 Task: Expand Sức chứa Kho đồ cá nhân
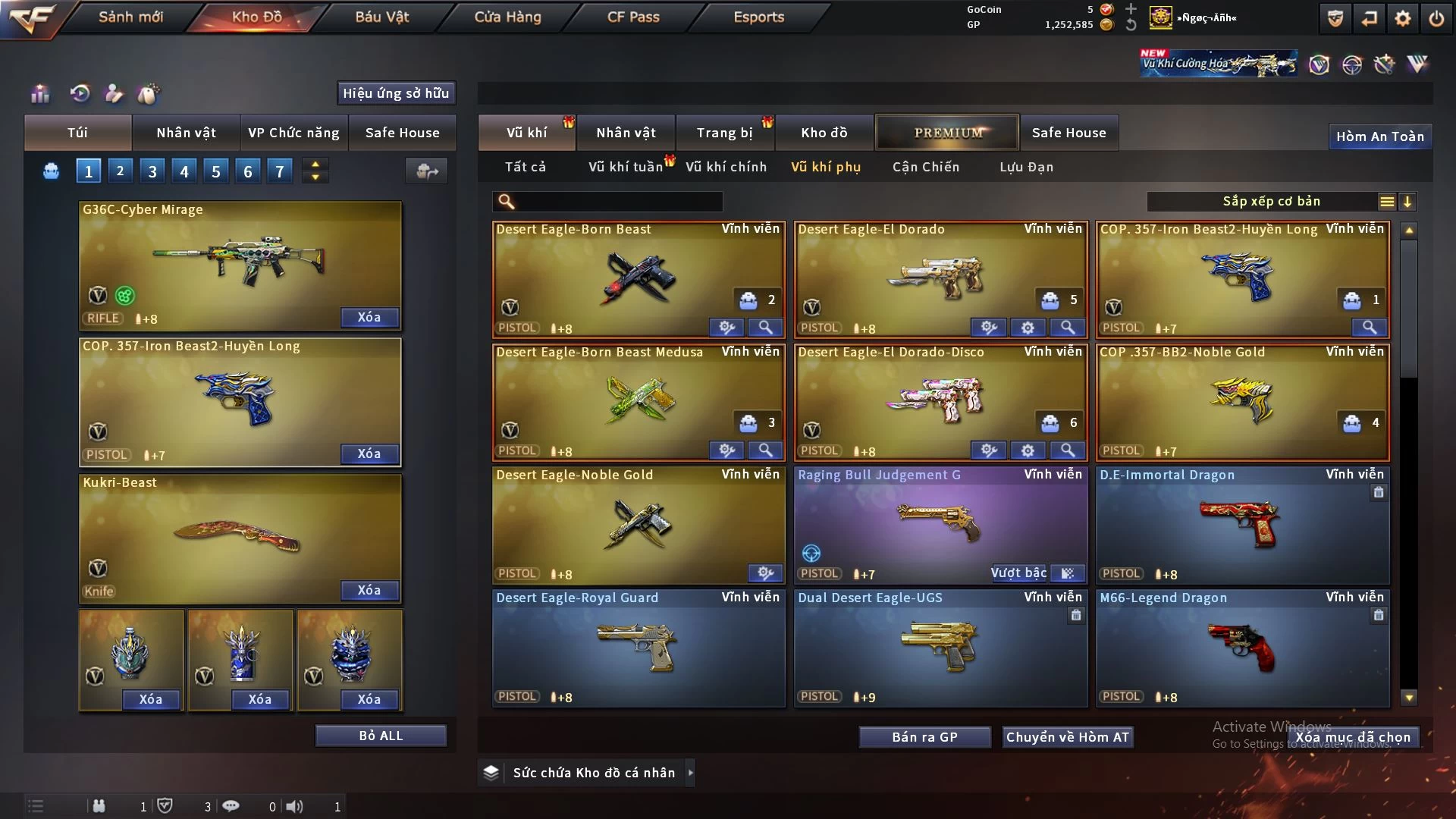(x=690, y=773)
